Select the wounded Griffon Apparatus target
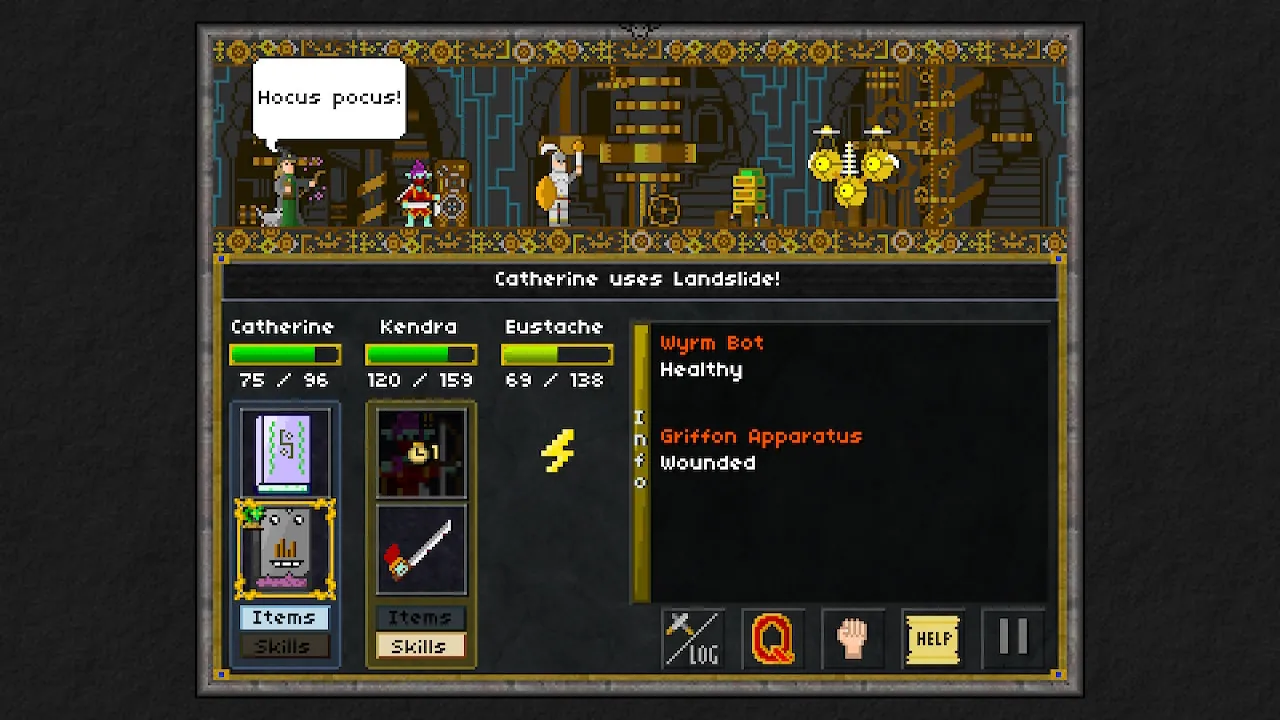 coord(764,436)
